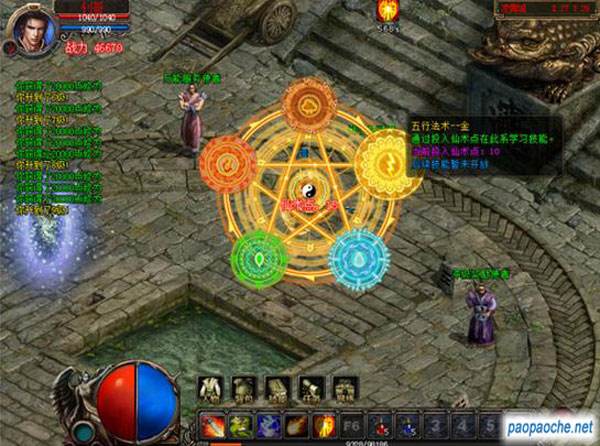
Task: Open the leftmost character menu button
Action: pos(212,388)
